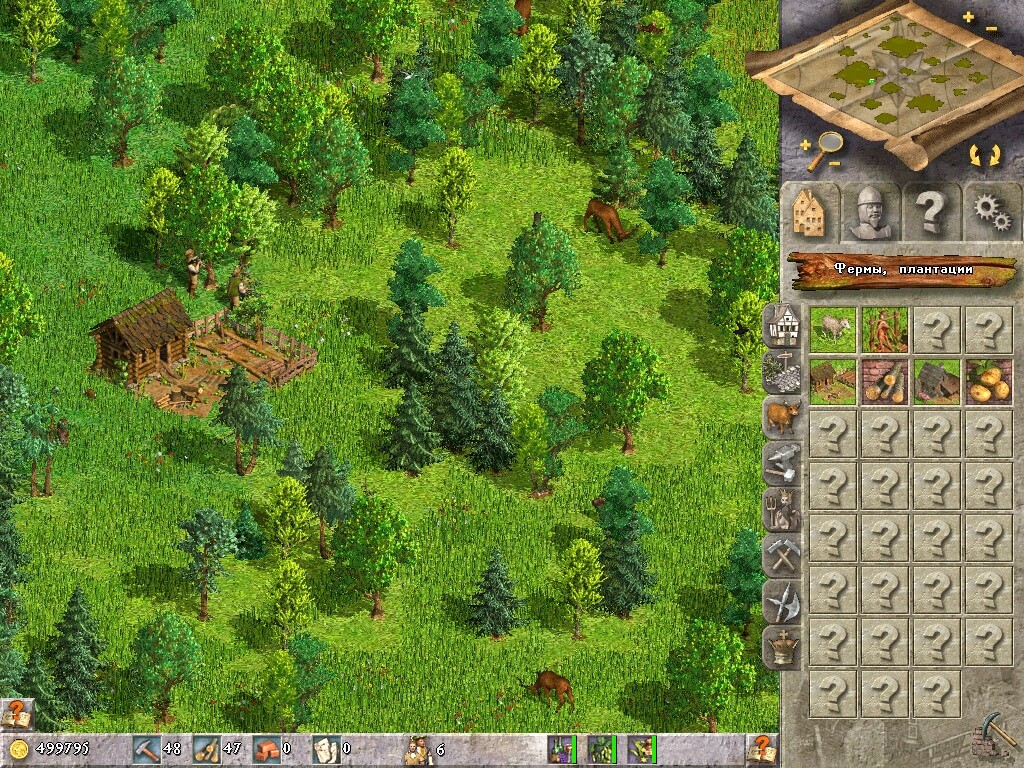Choose the sheep farm building

[832, 329]
